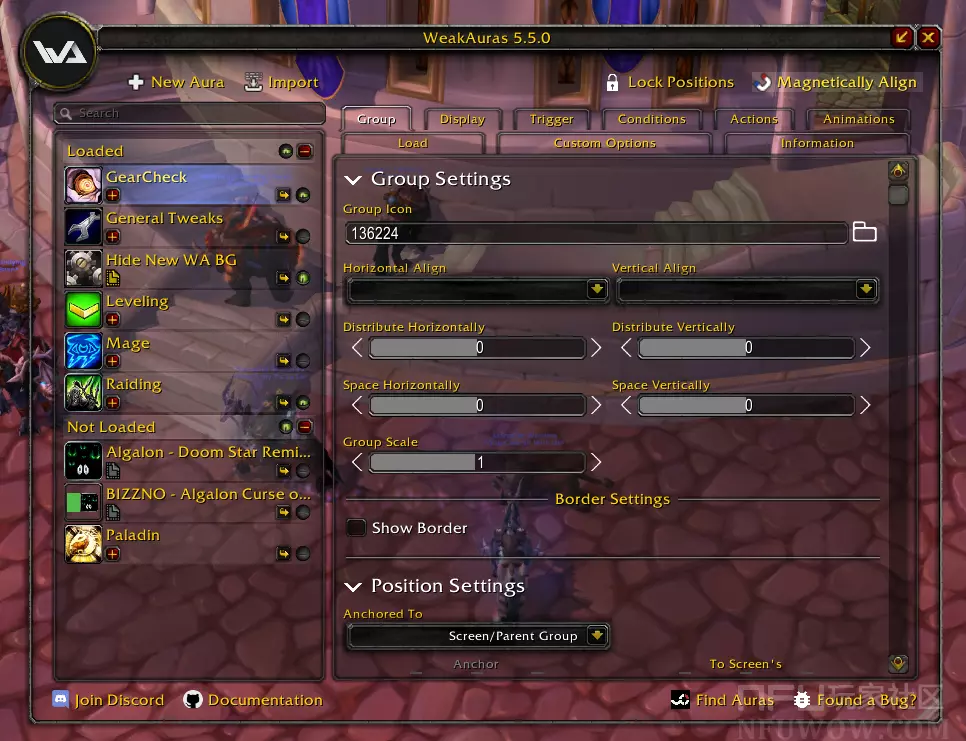Close the WeakAuras window

929,38
